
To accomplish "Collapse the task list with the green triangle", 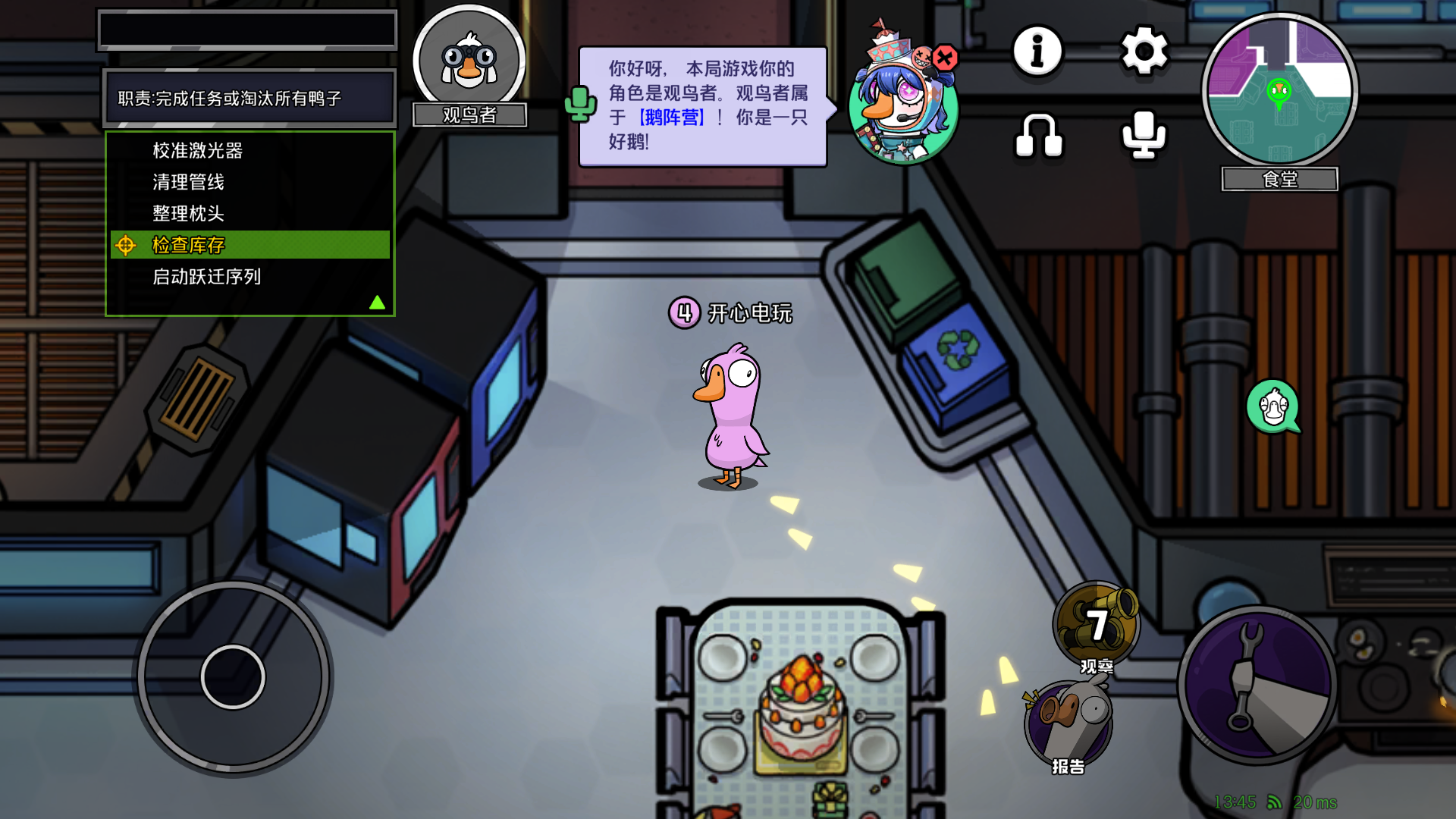I will 377,302.
